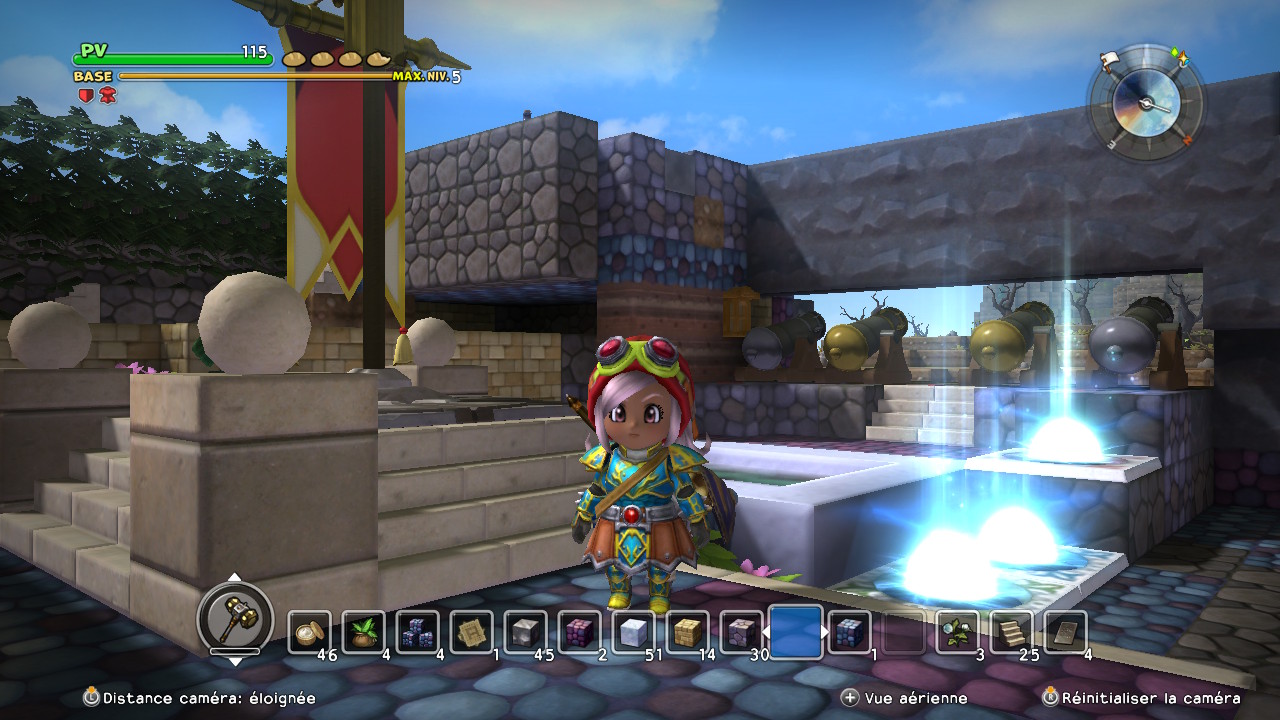
Task: Choose the stone stairs stack of 25
Action: [1012, 632]
